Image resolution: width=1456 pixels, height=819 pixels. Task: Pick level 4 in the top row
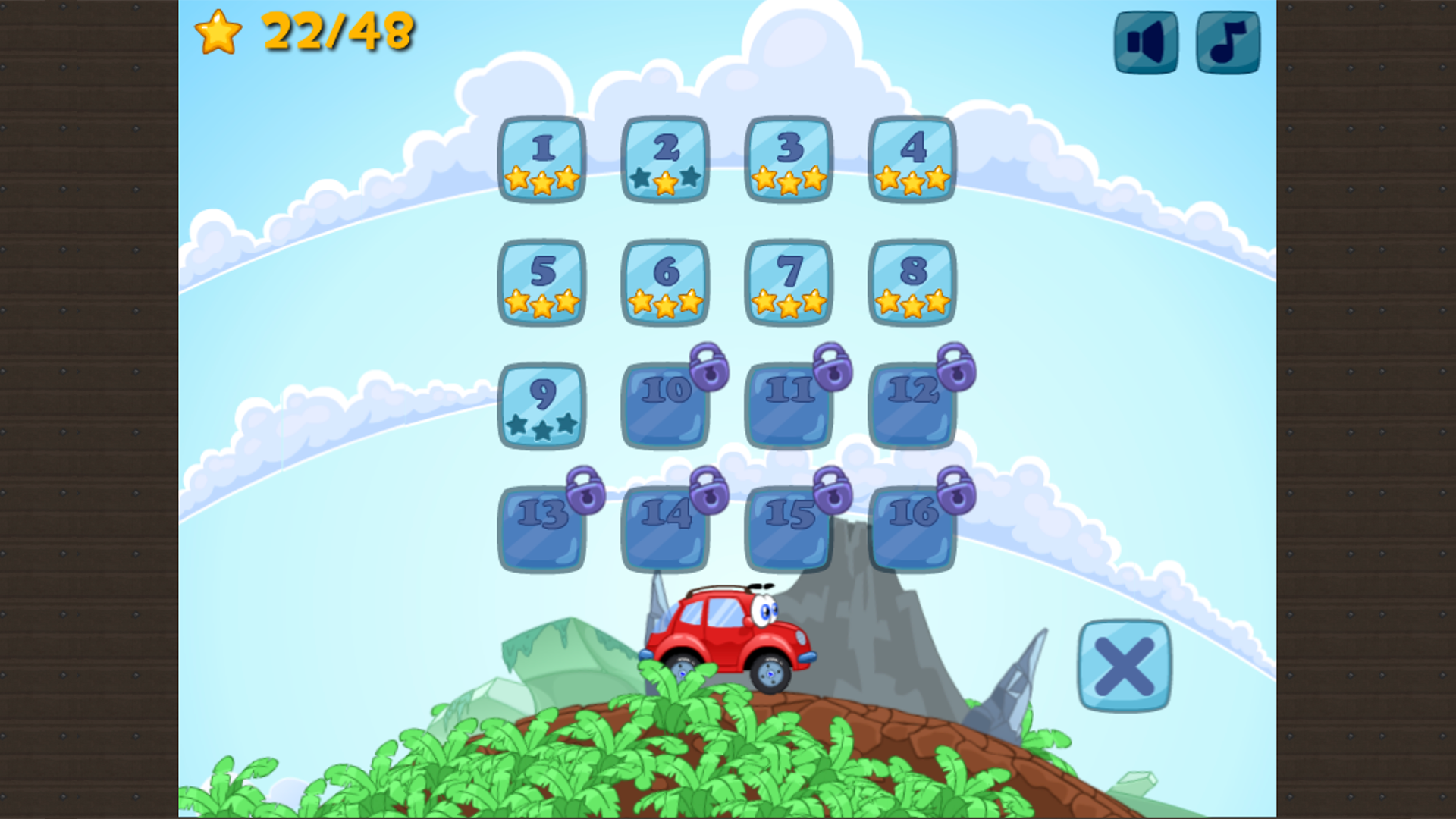click(912, 158)
